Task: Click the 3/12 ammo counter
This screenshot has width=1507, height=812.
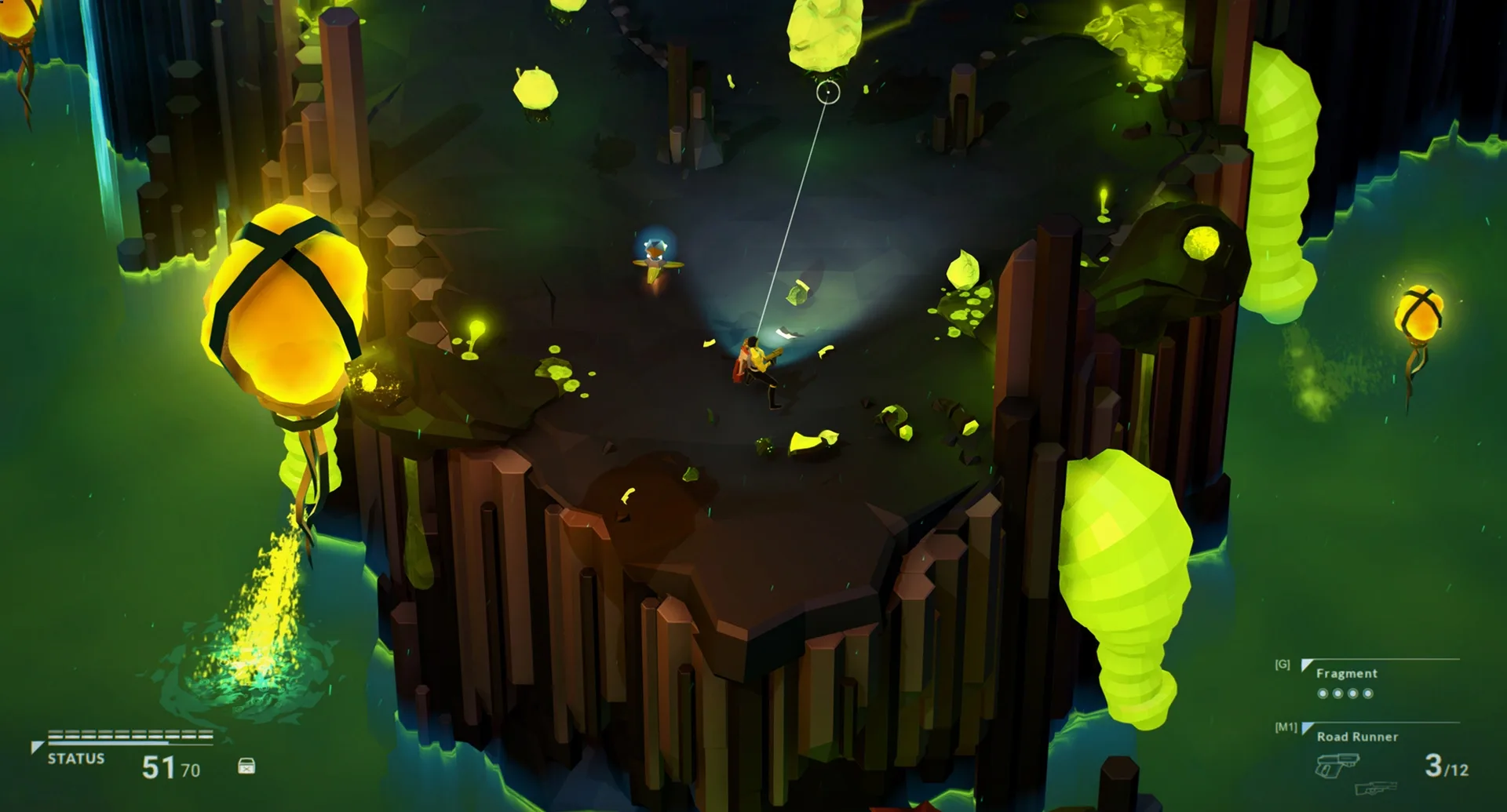Action: pyautogui.click(x=1447, y=766)
